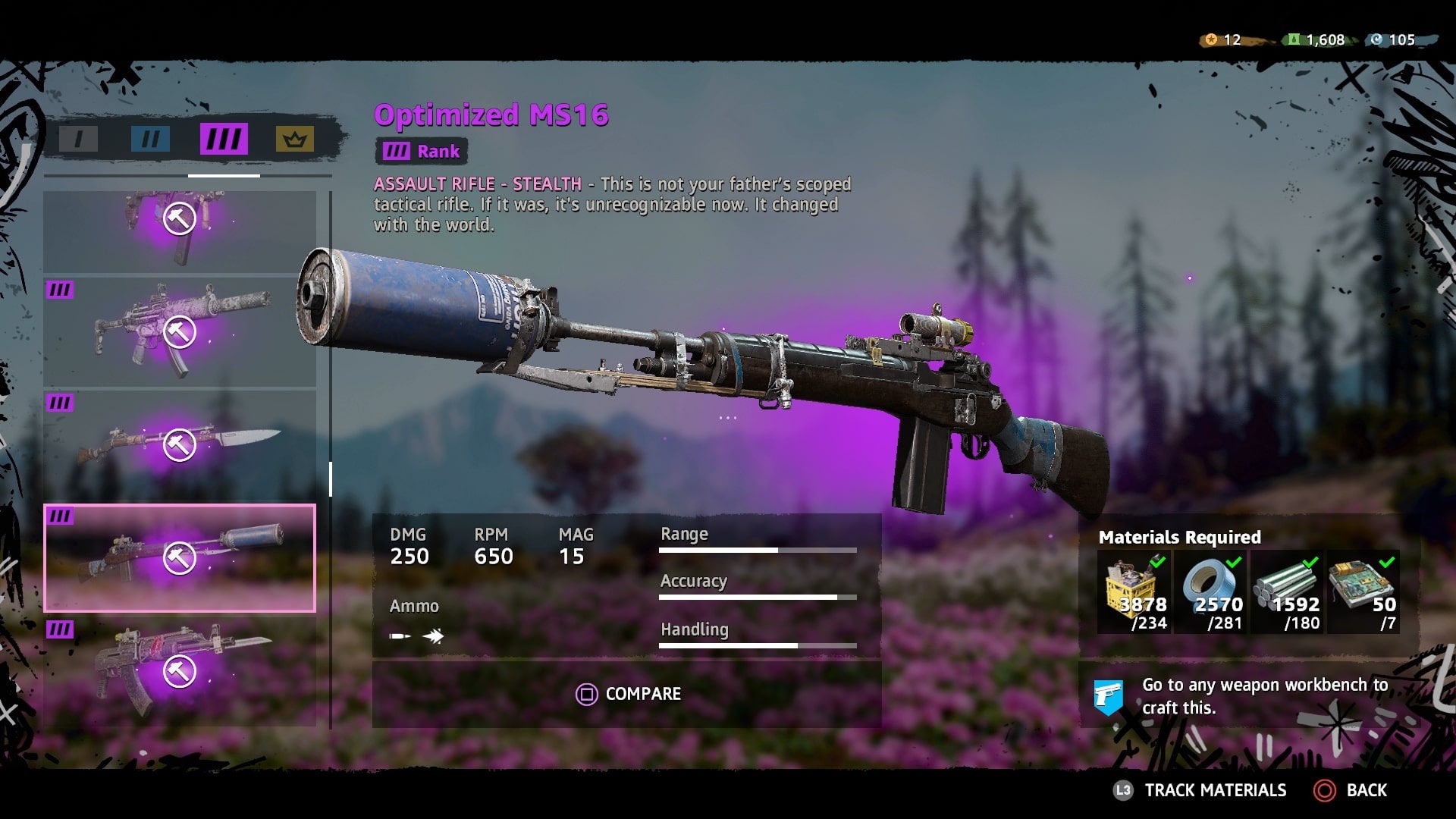Open the crown Elite weapons tab

click(x=294, y=140)
